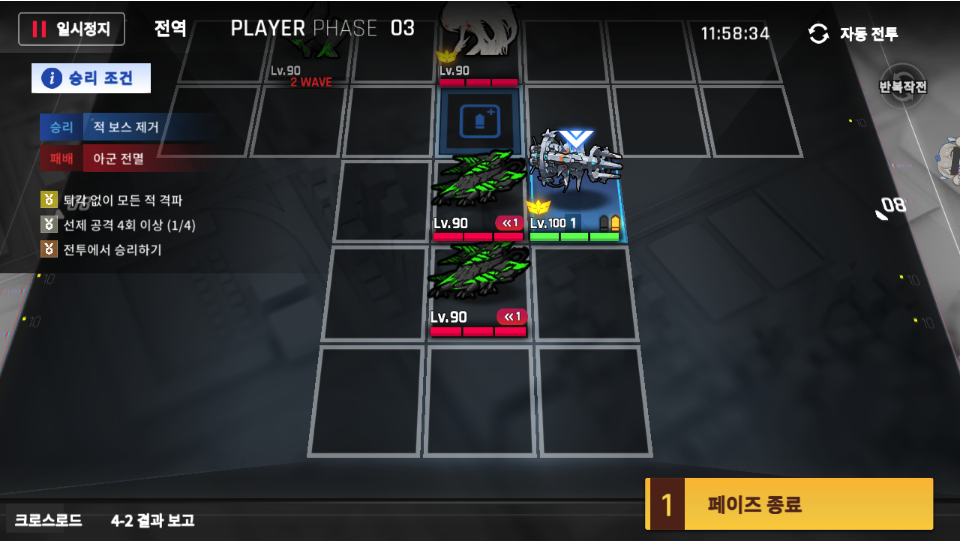961x541 pixels.
Task: Pause the game with 일시정지 button
Action: (x=71, y=29)
